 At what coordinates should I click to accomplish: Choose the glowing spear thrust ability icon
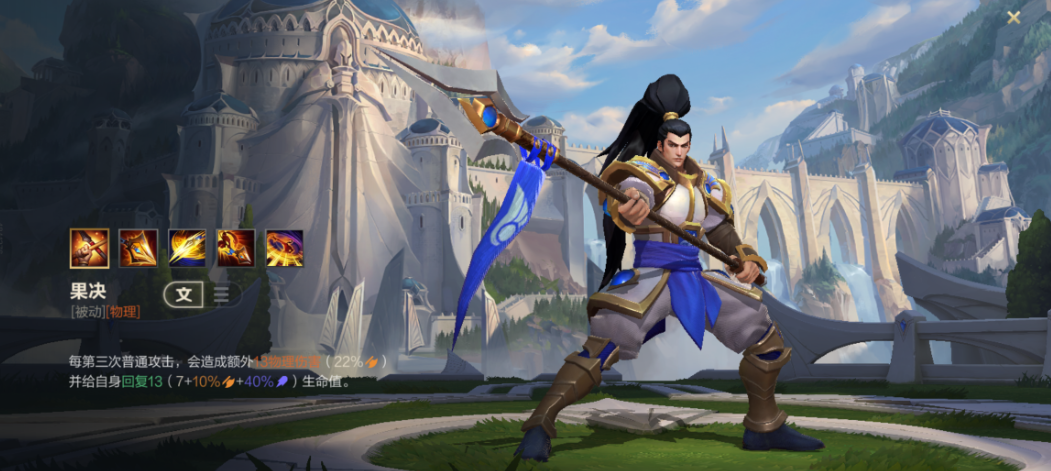187,248
